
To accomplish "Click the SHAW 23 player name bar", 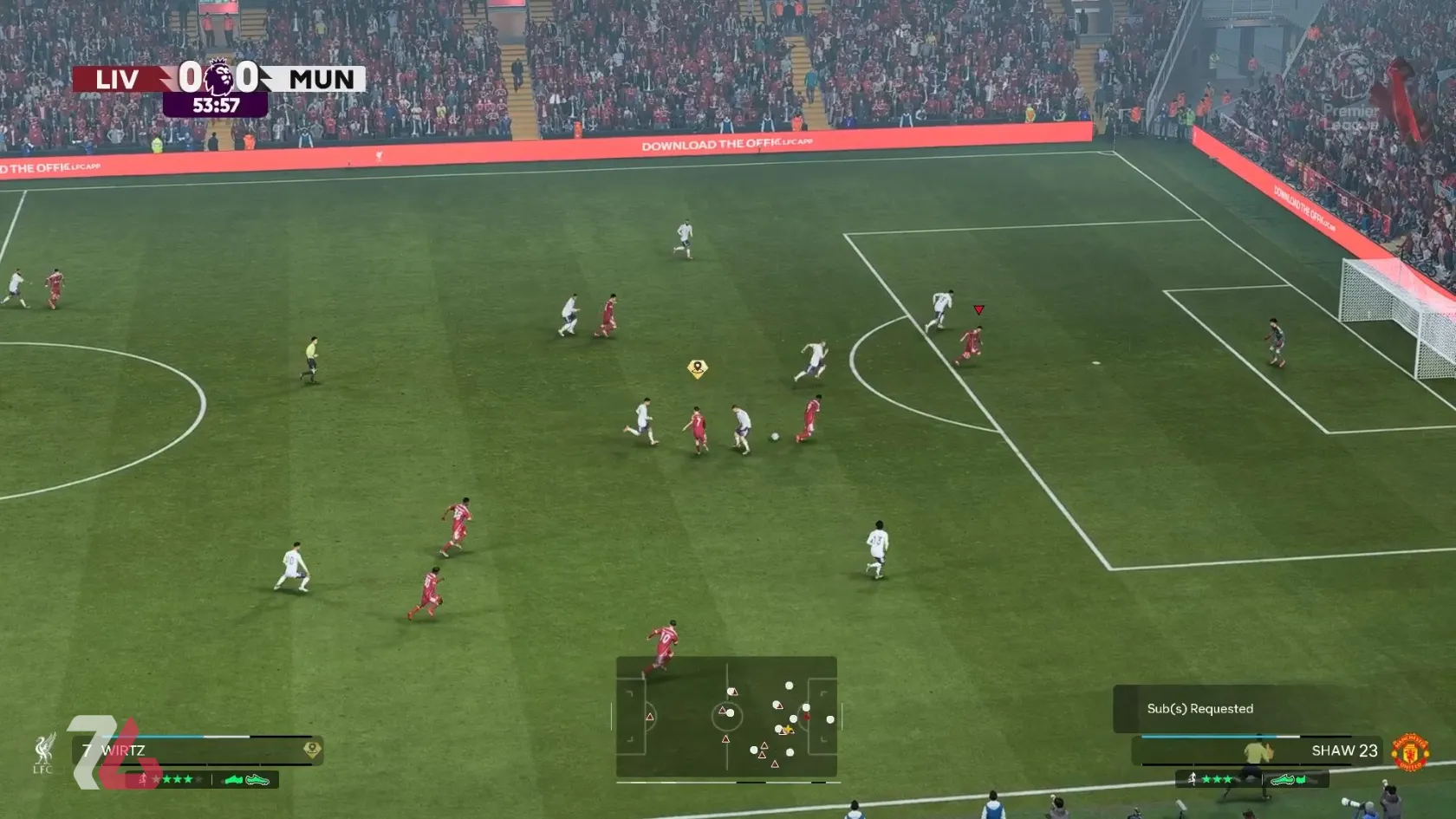I will point(1344,751).
